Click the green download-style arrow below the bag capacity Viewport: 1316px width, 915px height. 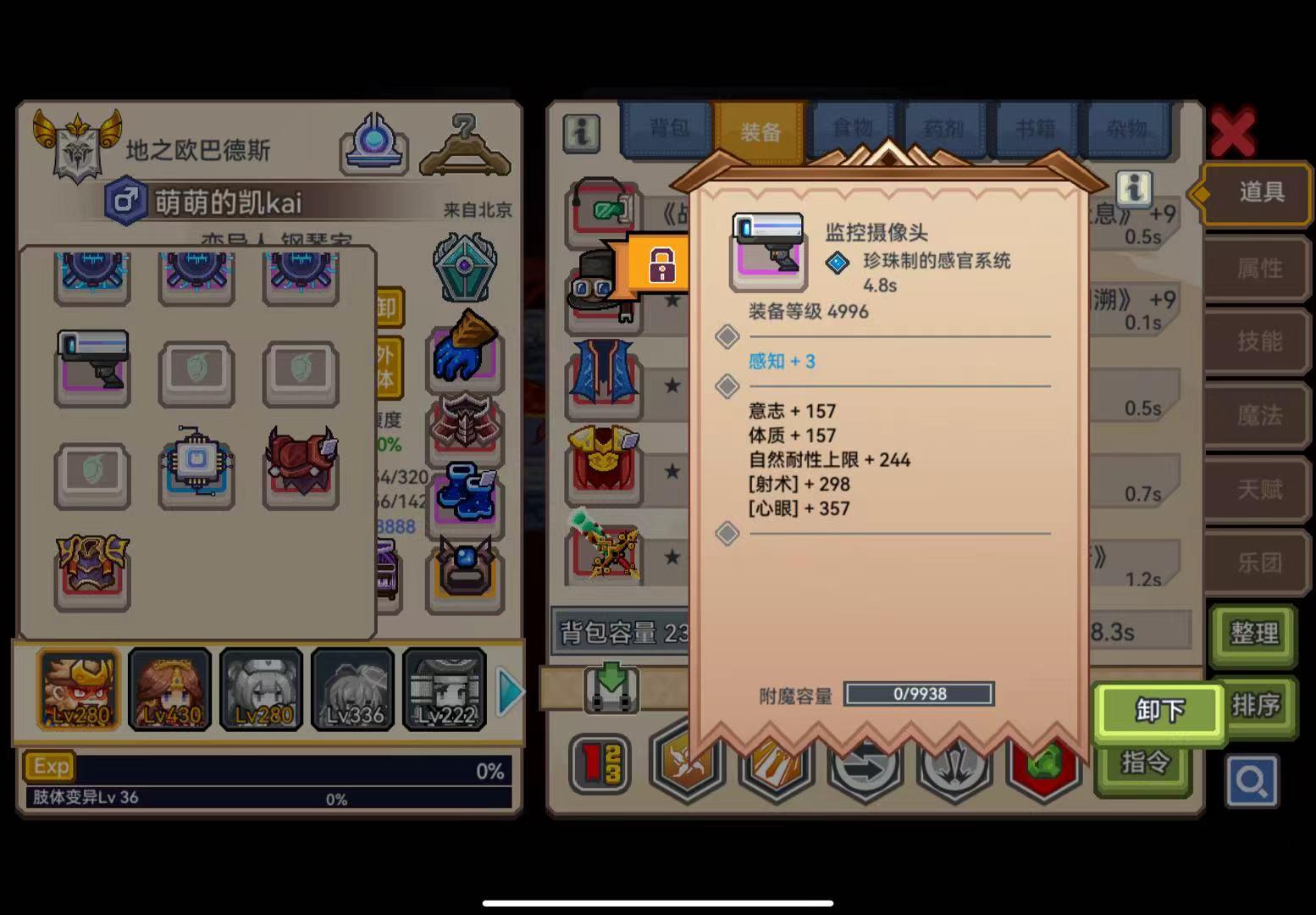pos(611,688)
